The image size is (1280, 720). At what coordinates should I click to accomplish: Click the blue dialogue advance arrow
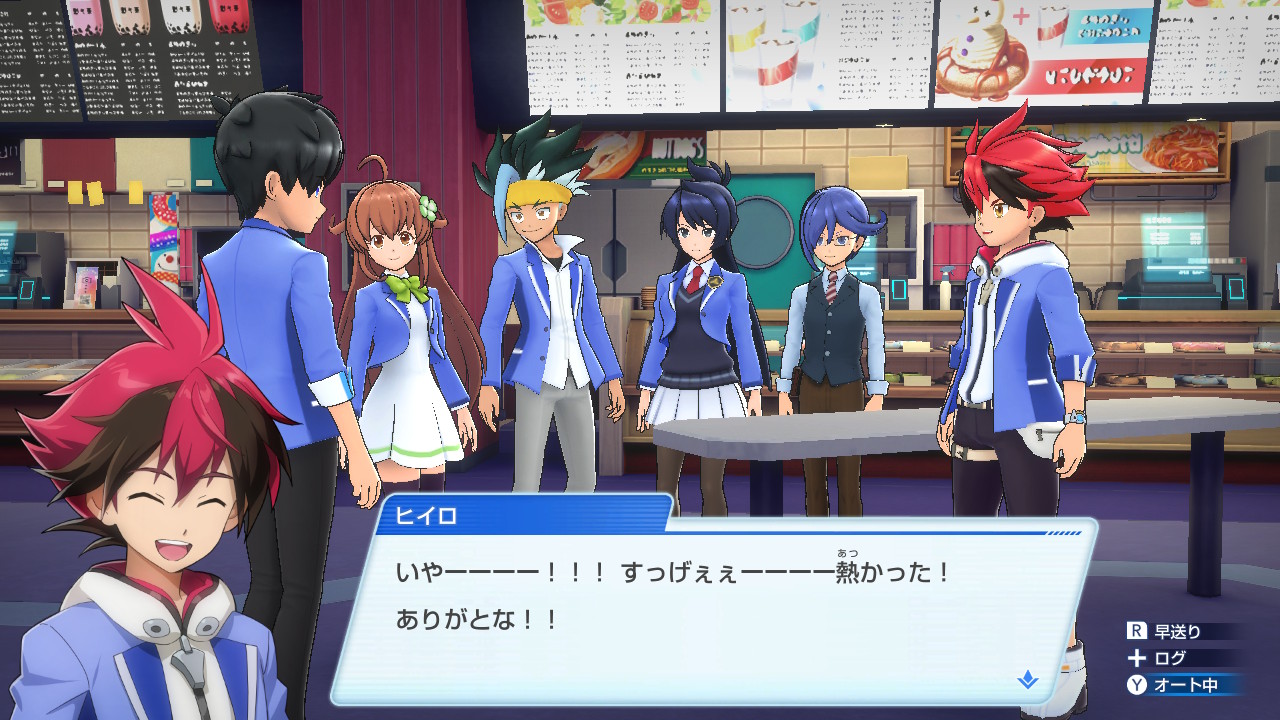coord(1027,680)
